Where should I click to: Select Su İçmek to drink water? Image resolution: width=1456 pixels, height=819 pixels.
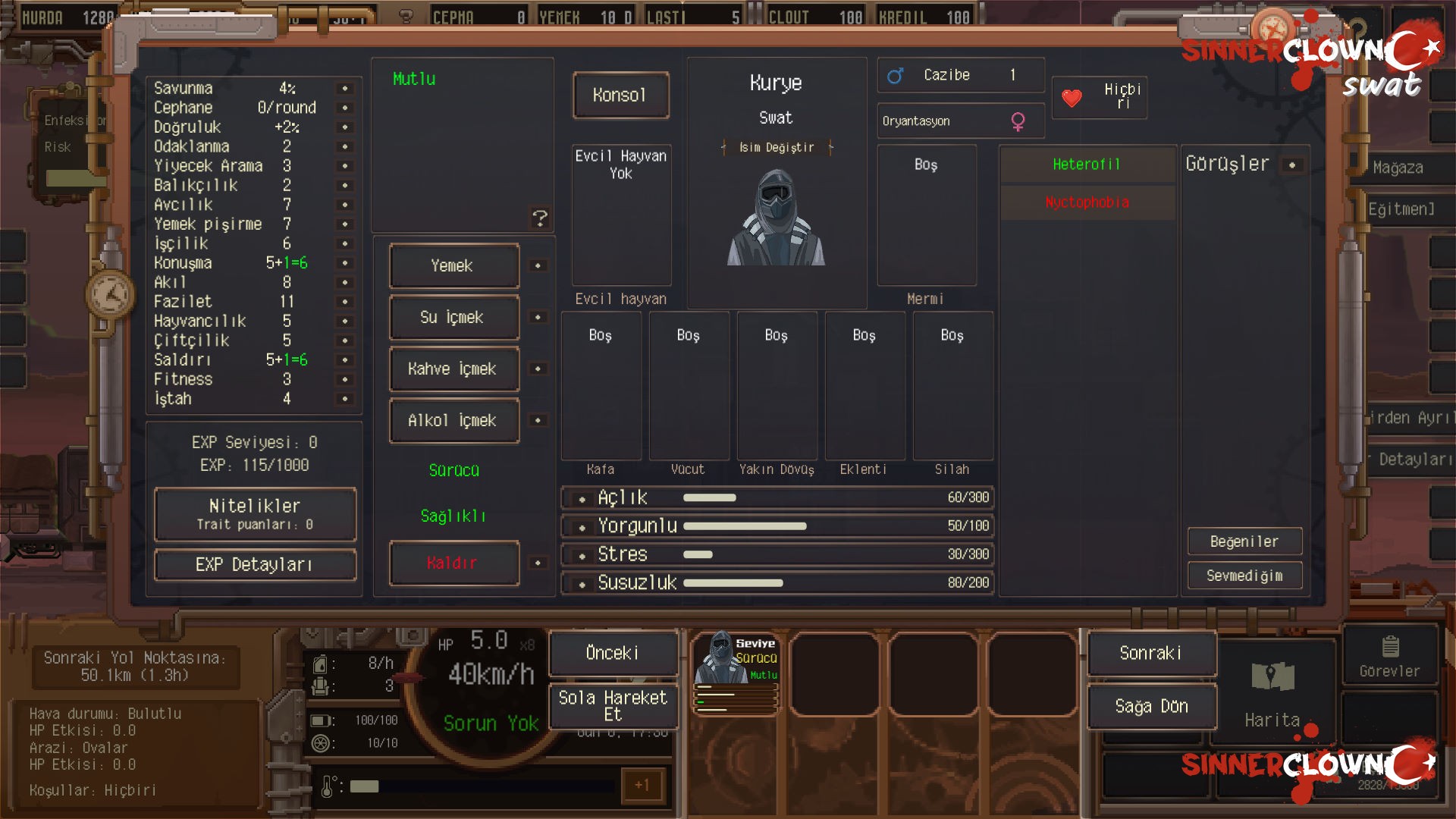pyautogui.click(x=453, y=318)
